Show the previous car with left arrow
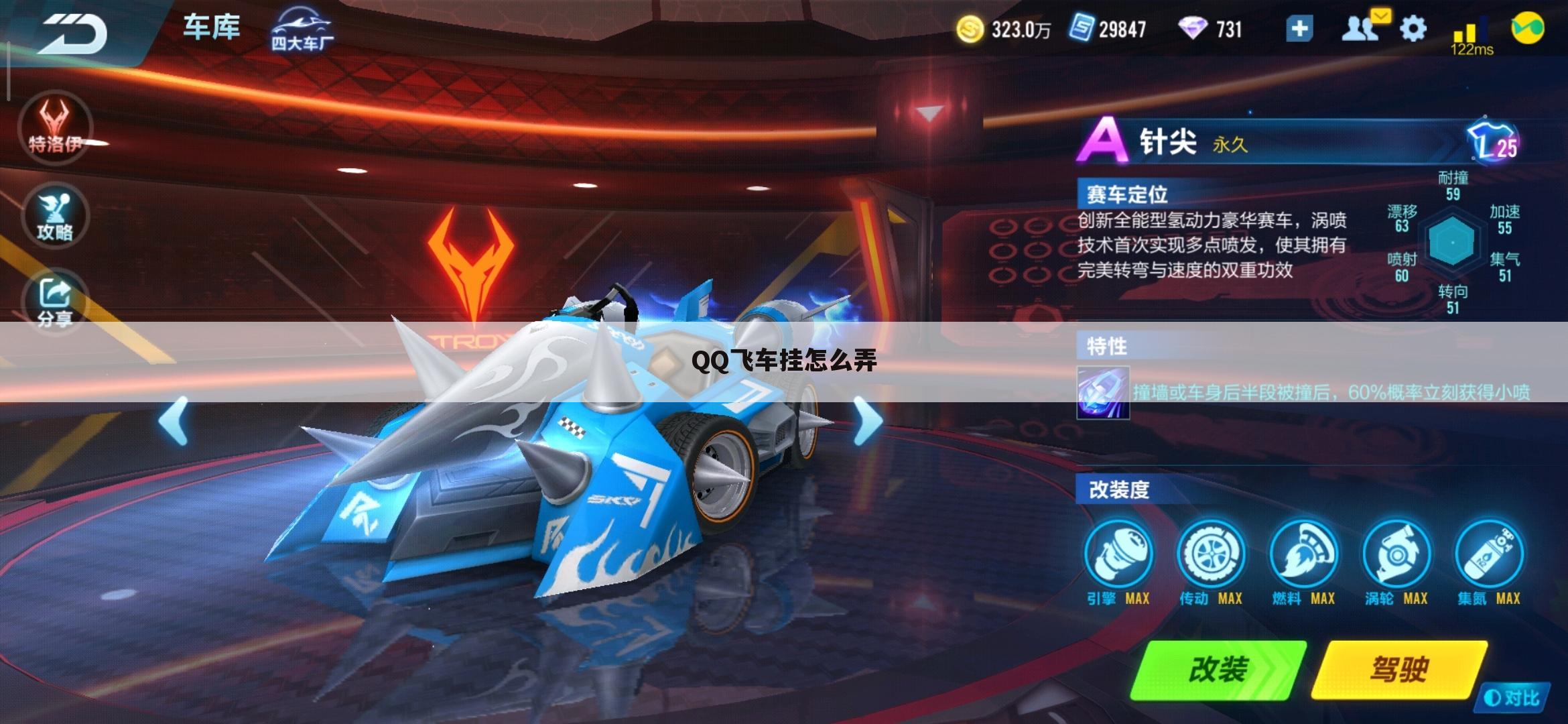 click(x=174, y=420)
